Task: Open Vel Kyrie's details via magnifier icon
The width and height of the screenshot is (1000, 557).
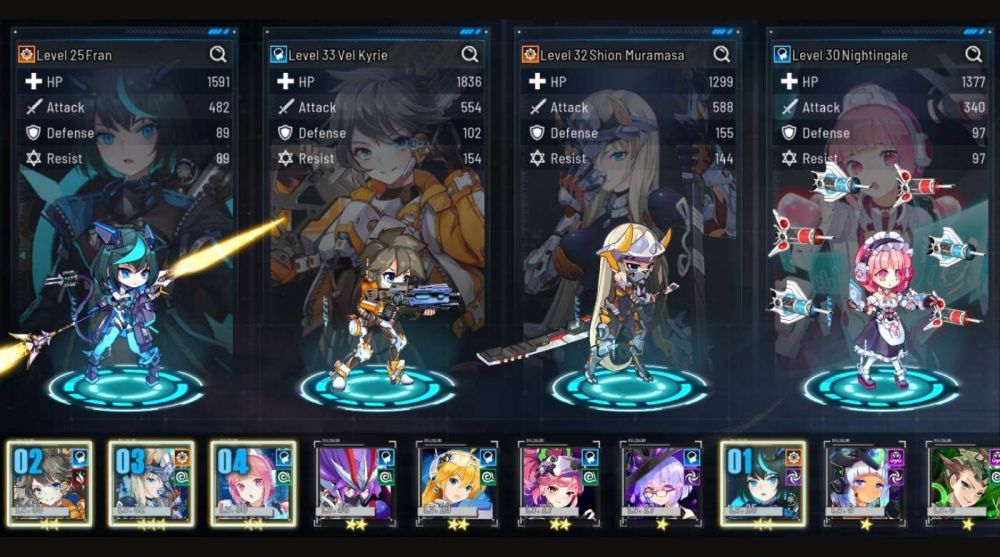Action: coord(470,54)
